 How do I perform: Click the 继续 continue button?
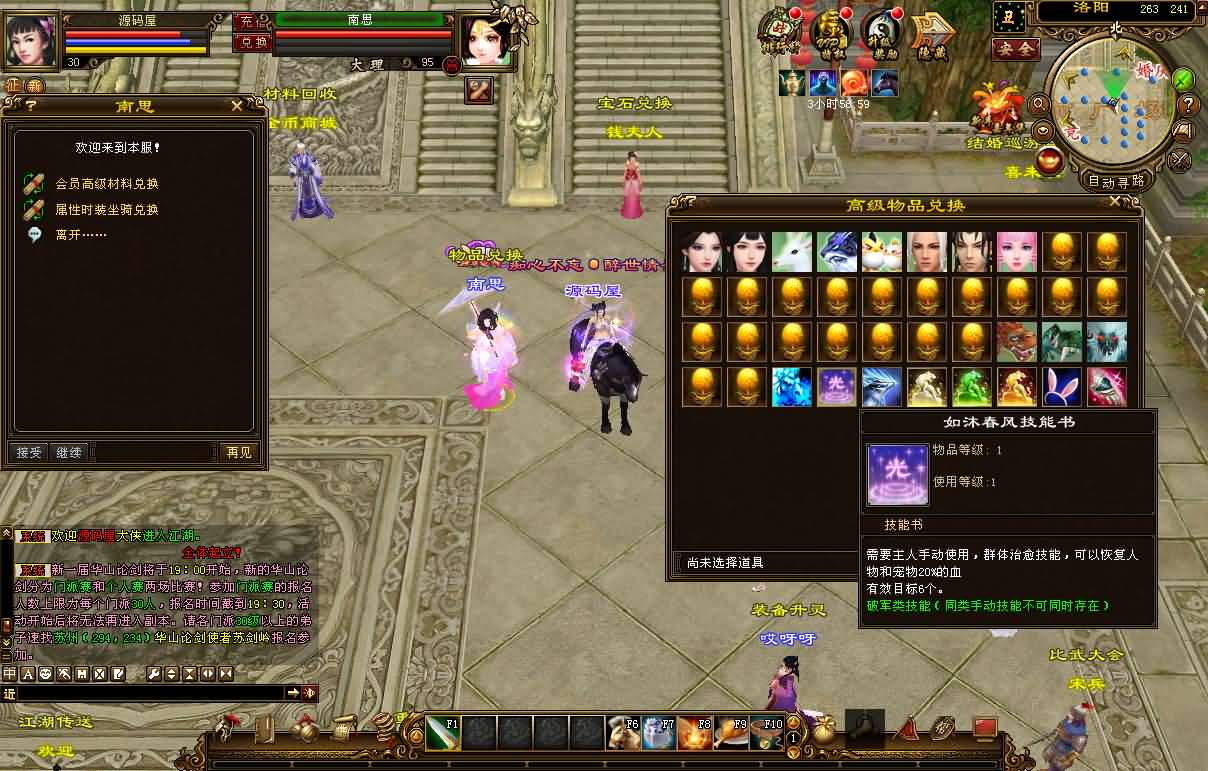[69, 452]
